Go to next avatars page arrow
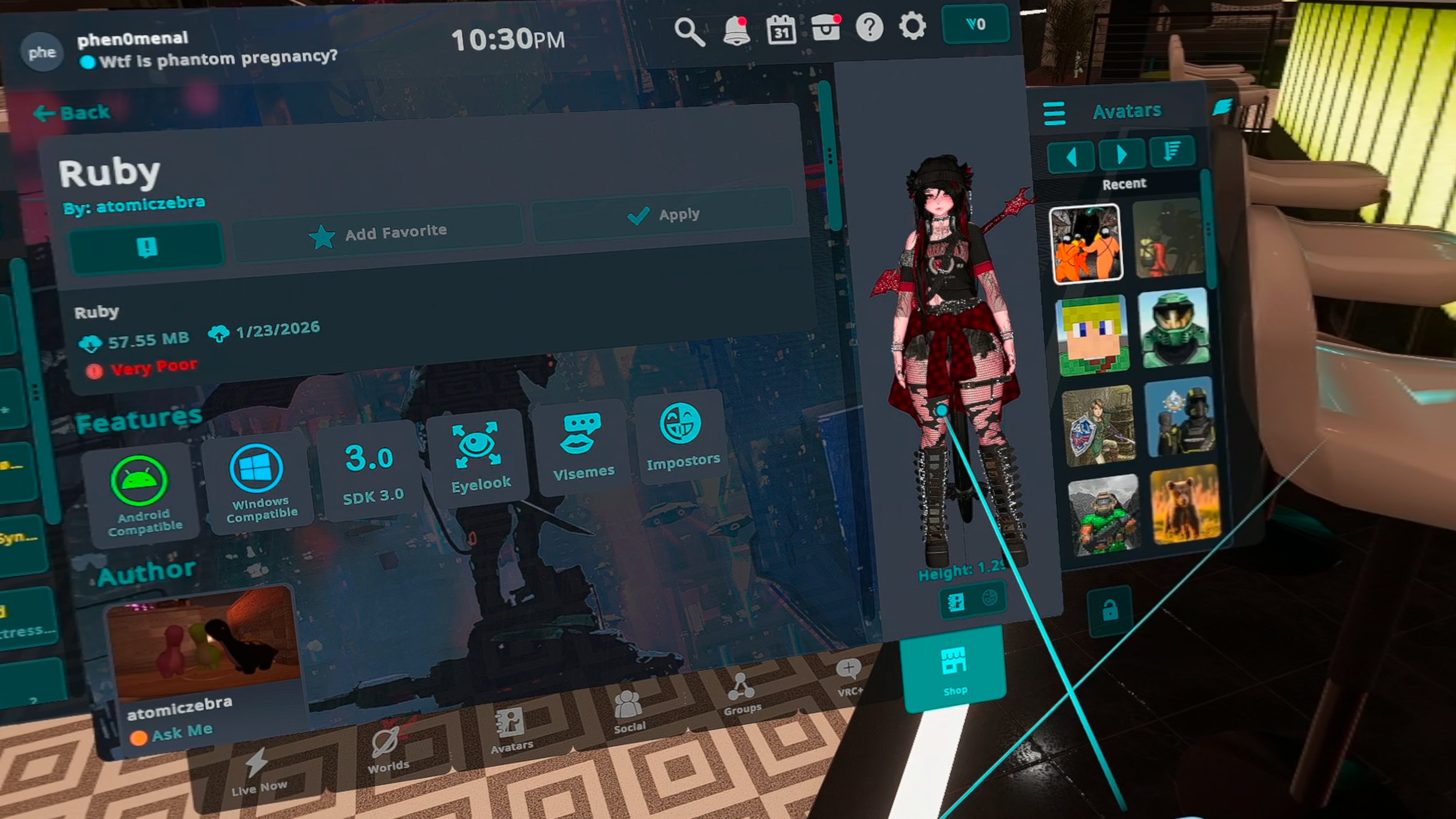The image size is (1456, 819). [x=1122, y=154]
